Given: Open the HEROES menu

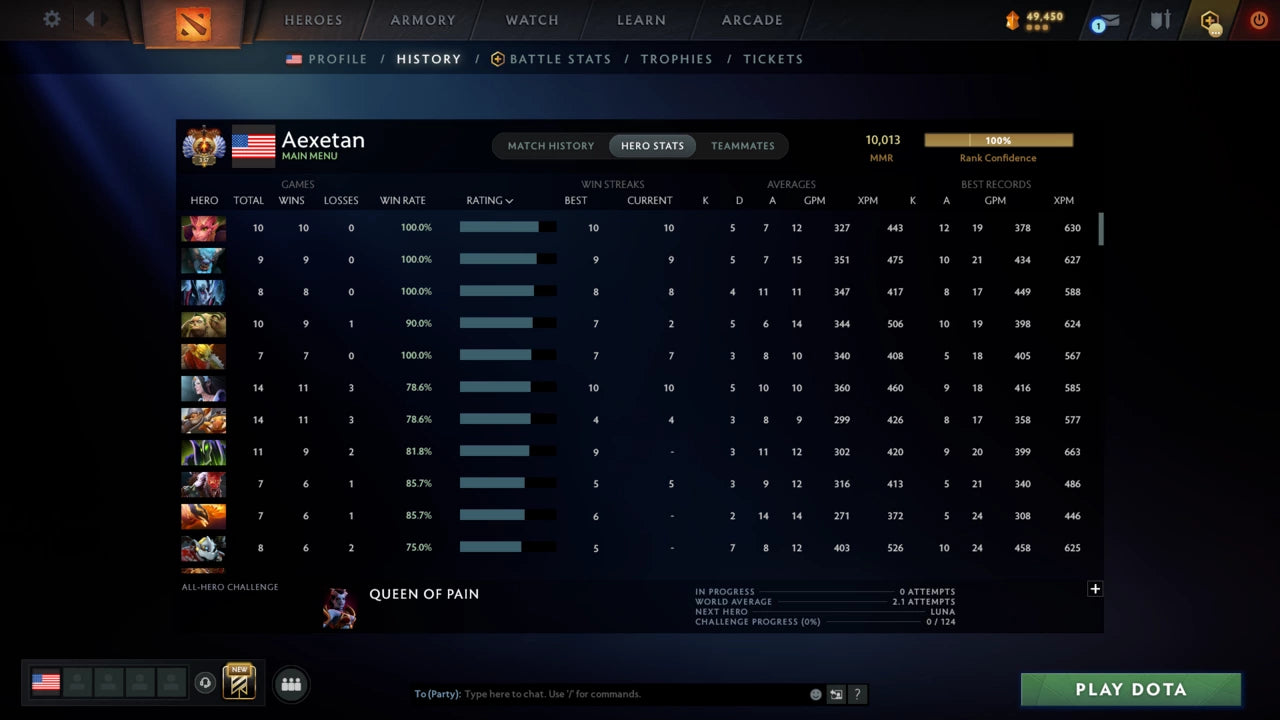Looking at the screenshot, I should [313, 19].
